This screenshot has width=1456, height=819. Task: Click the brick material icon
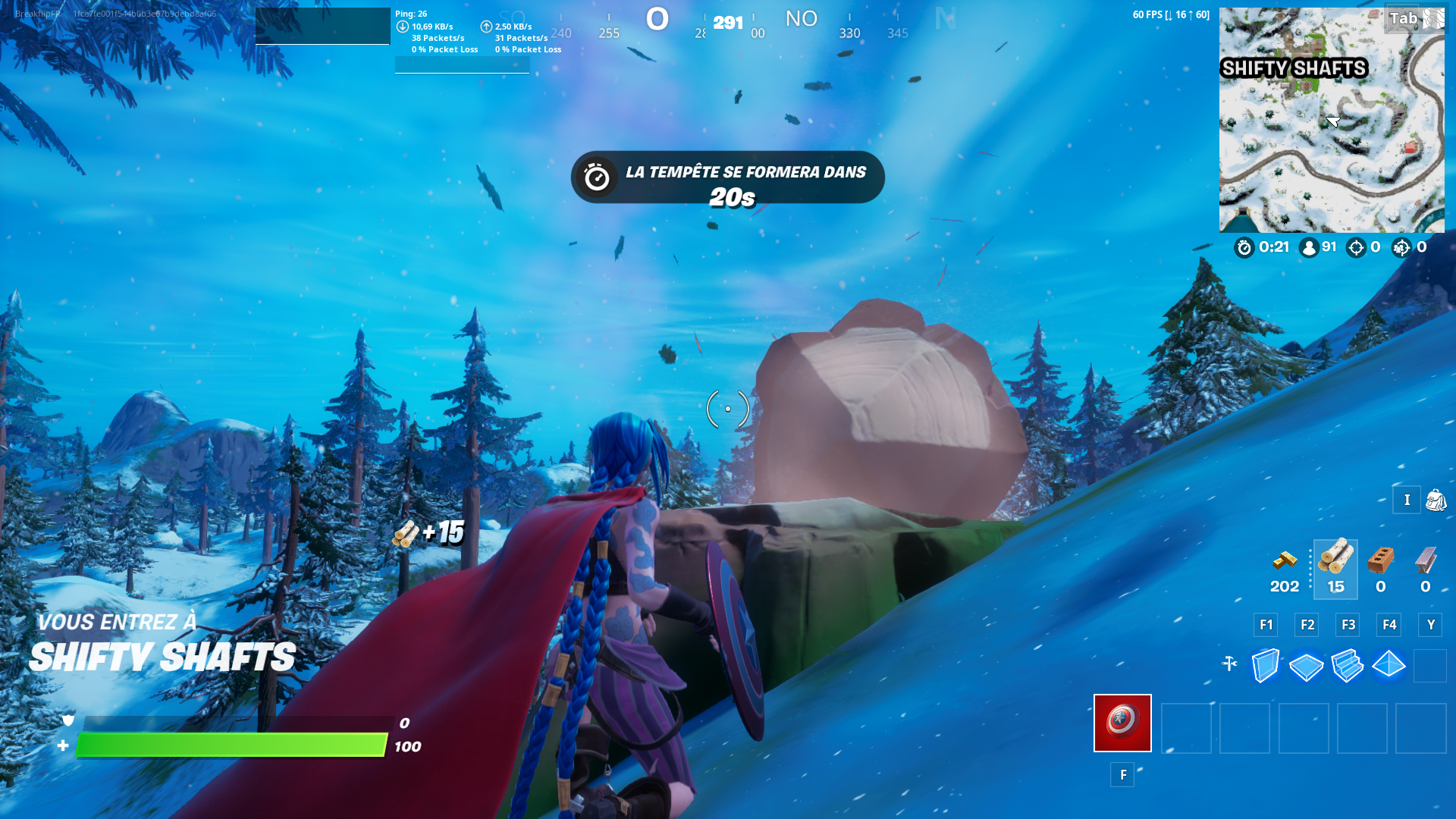coord(1380,561)
